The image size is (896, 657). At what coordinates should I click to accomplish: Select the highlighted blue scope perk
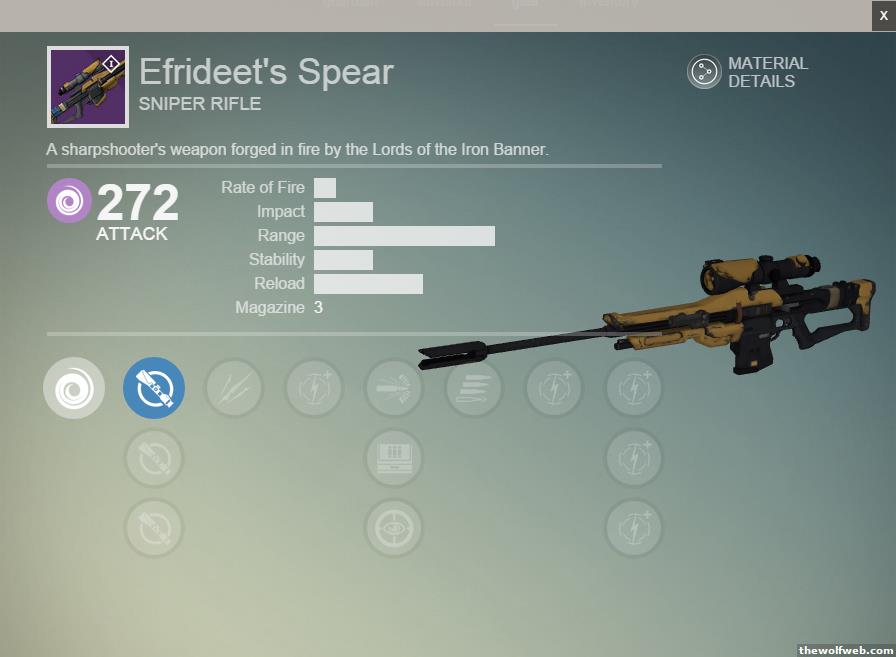pos(154,388)
